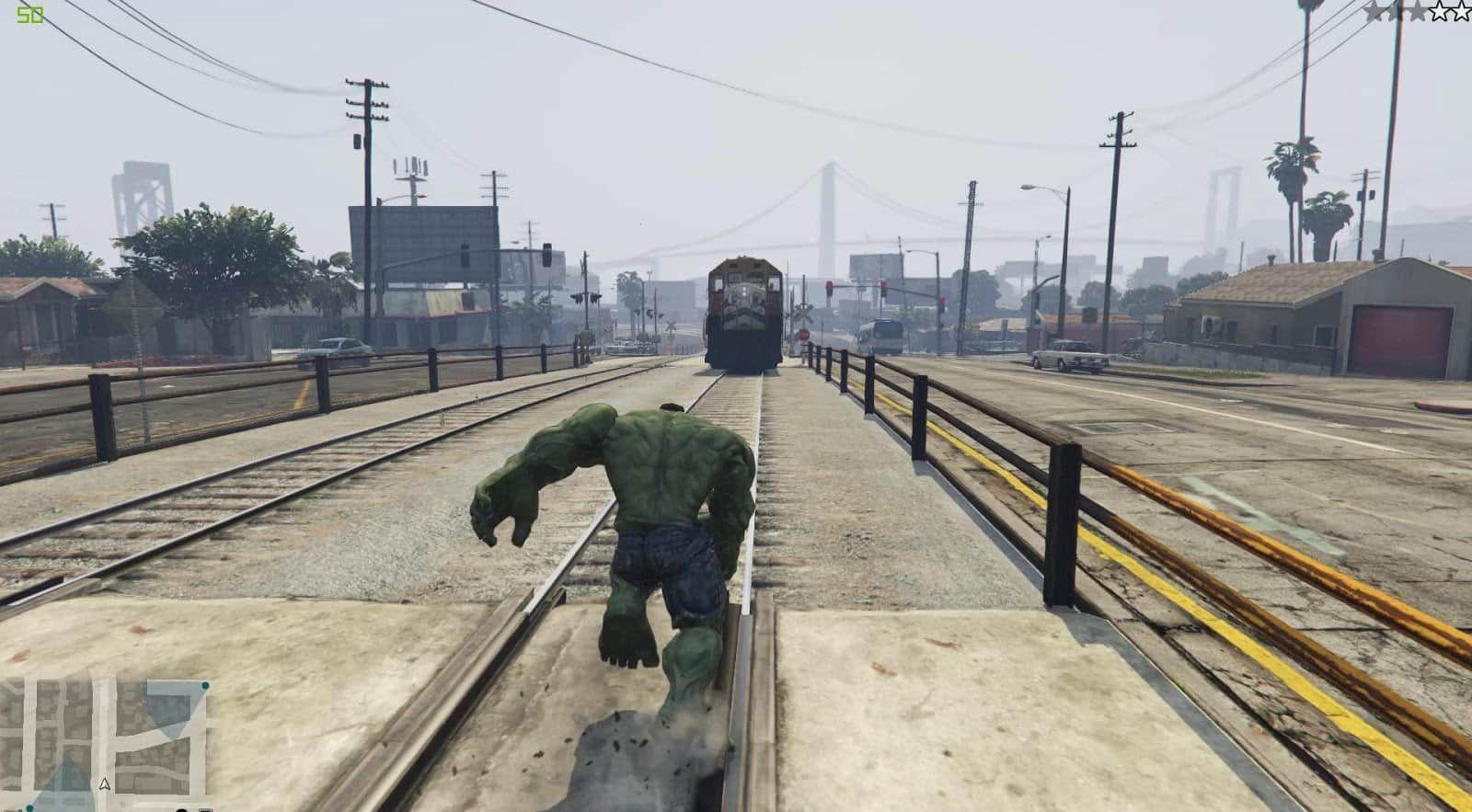
Task: Click the third grayed wanted star
Action: (1418, 13)
